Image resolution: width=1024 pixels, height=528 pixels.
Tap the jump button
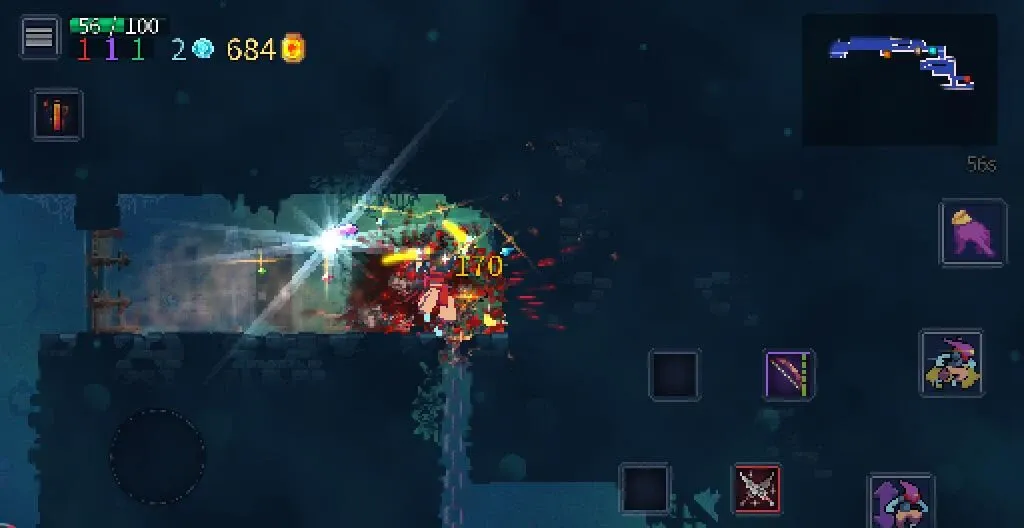coord(900,500)
